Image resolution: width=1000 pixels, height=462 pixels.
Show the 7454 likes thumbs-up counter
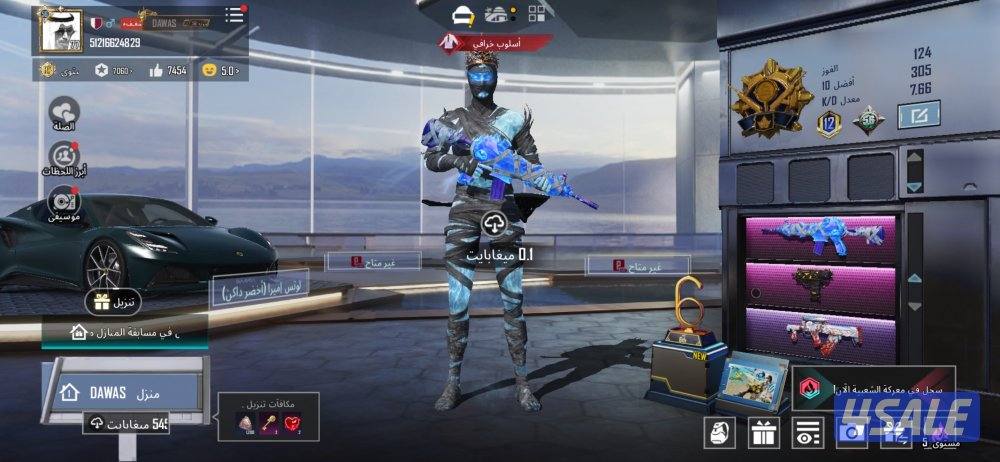[x=168, y=70]
